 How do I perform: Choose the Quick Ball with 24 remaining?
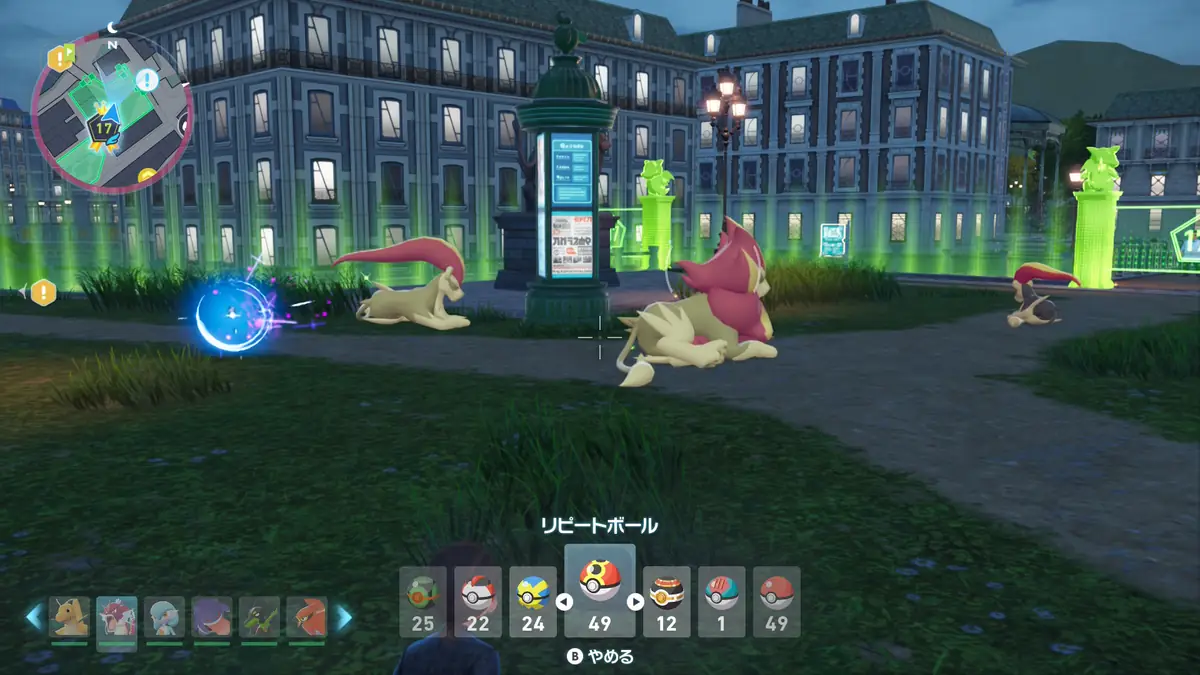point(532,602)
